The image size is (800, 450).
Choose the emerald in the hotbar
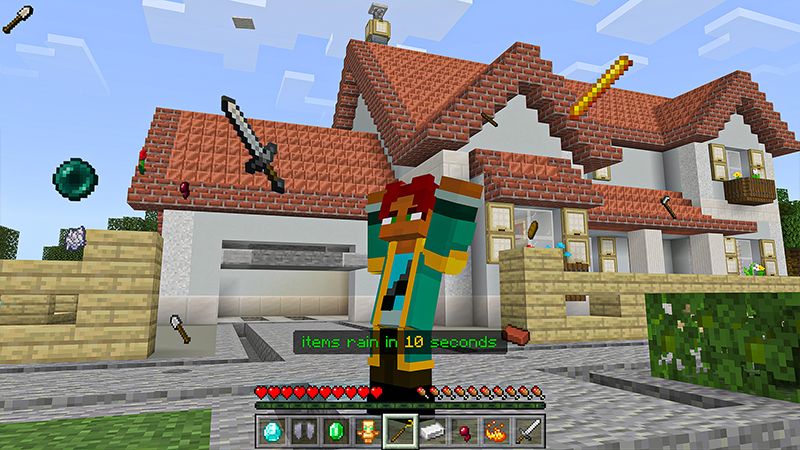pos(335,431)
